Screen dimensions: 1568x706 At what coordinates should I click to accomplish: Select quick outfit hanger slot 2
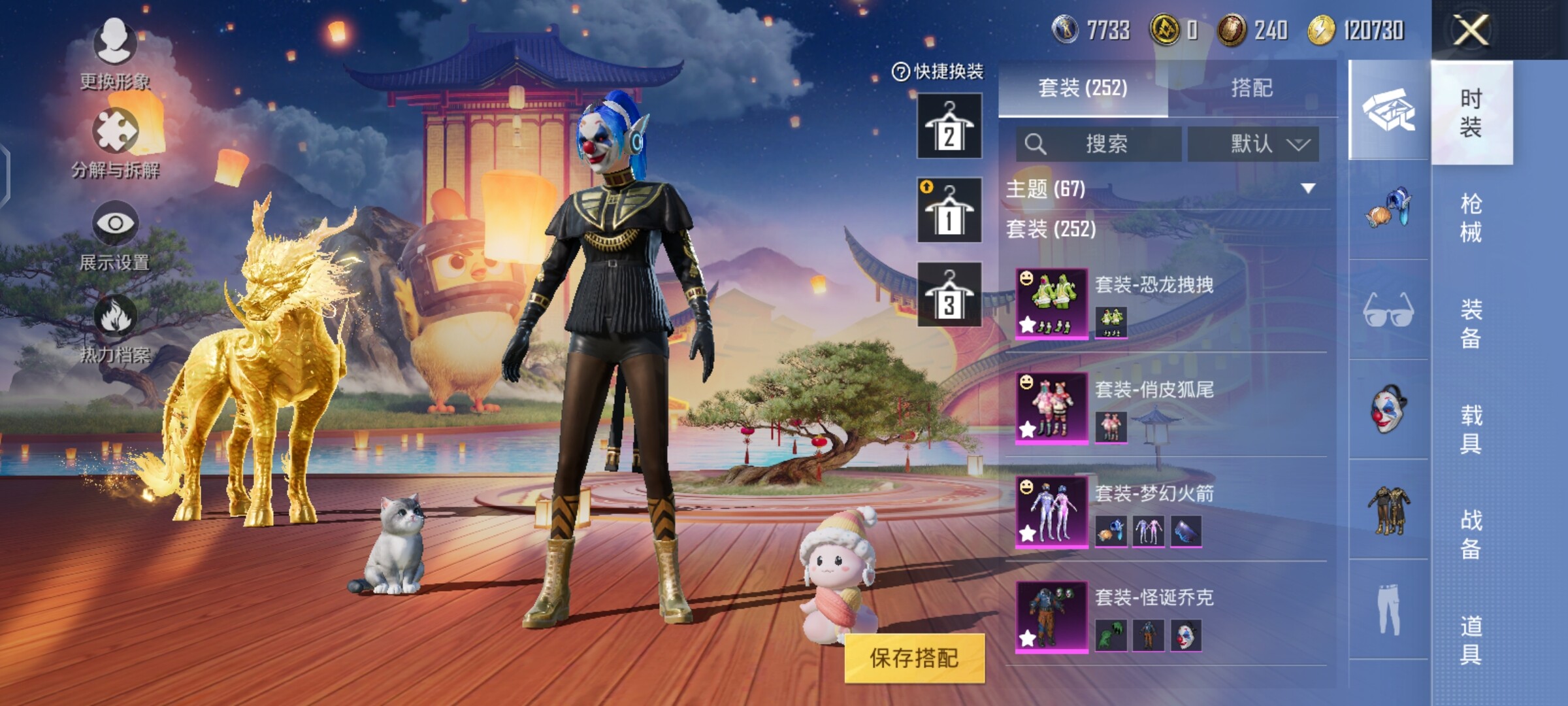pyautogui.click(x=949, y=126)
